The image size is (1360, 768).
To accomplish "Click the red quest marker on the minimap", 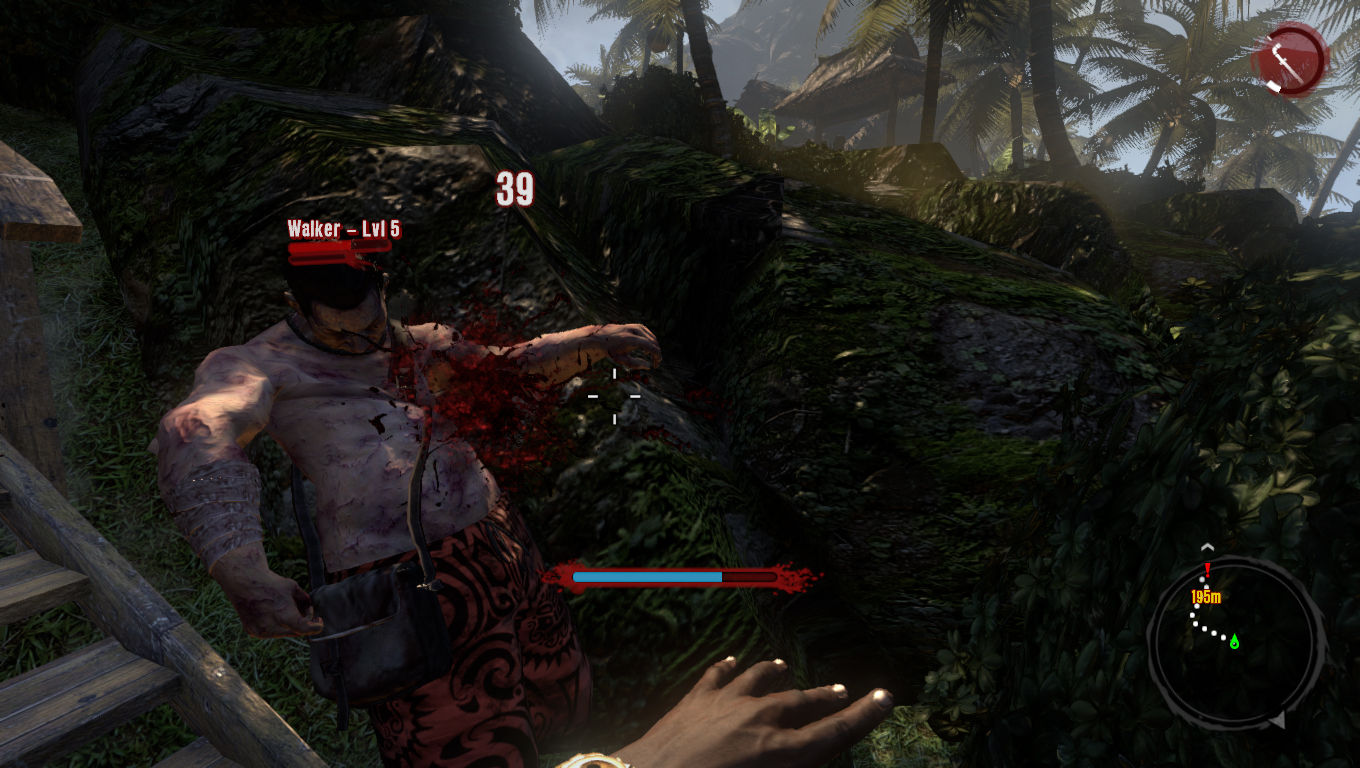I will point(1208,570).
